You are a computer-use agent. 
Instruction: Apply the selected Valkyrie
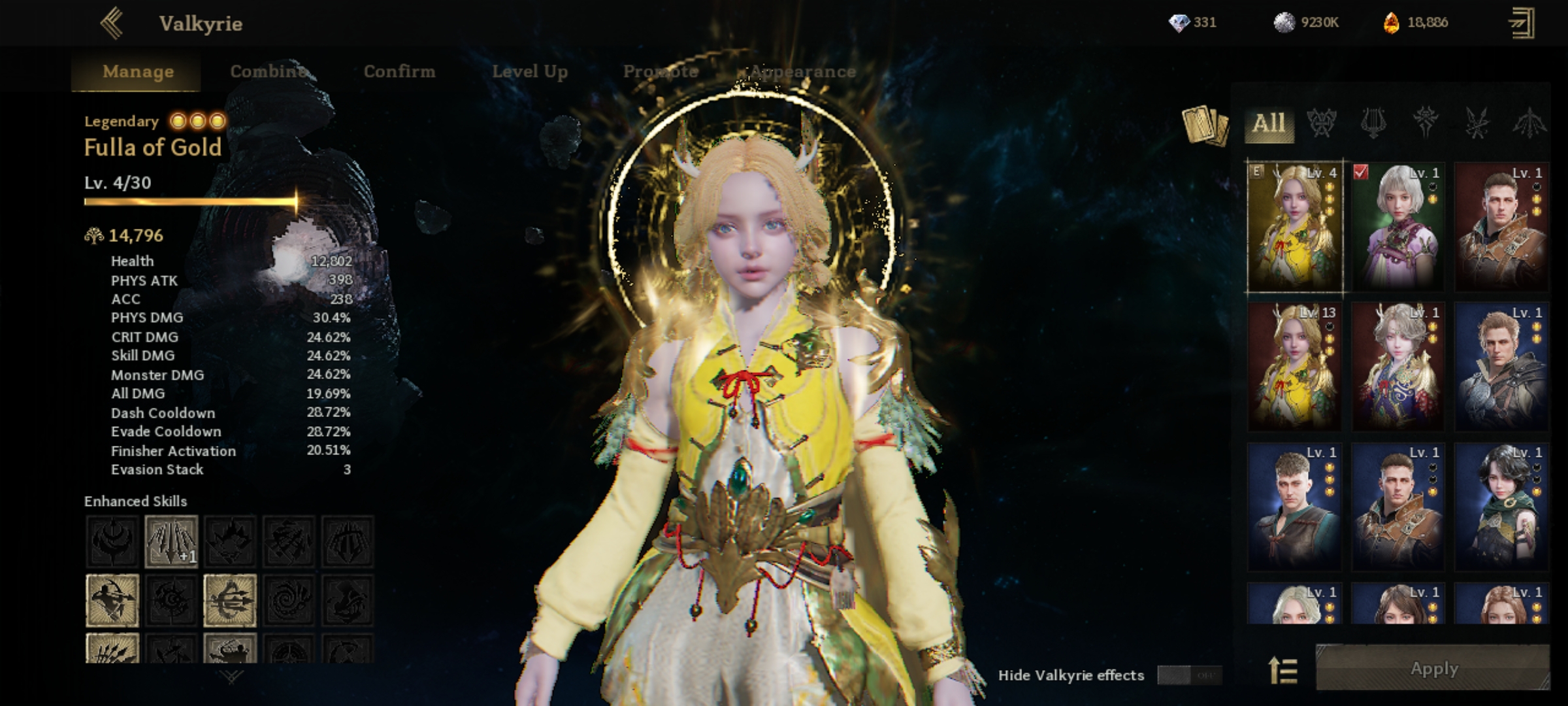(1433, 668)
